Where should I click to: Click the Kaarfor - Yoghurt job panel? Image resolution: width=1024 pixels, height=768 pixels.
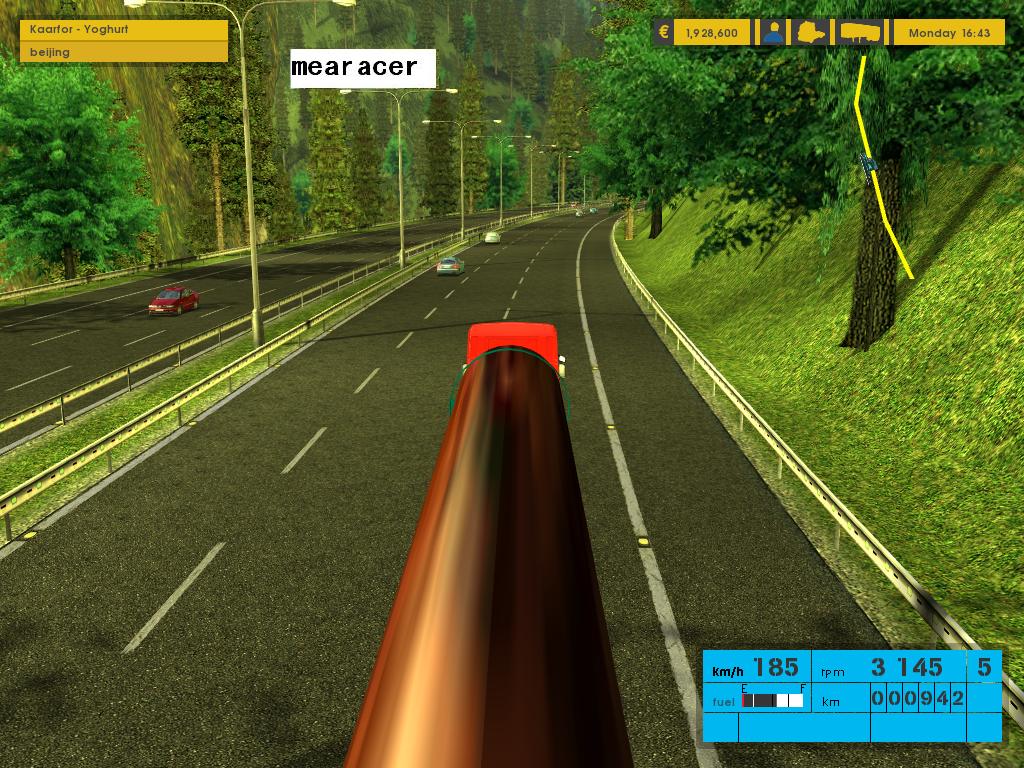point(124,30)
